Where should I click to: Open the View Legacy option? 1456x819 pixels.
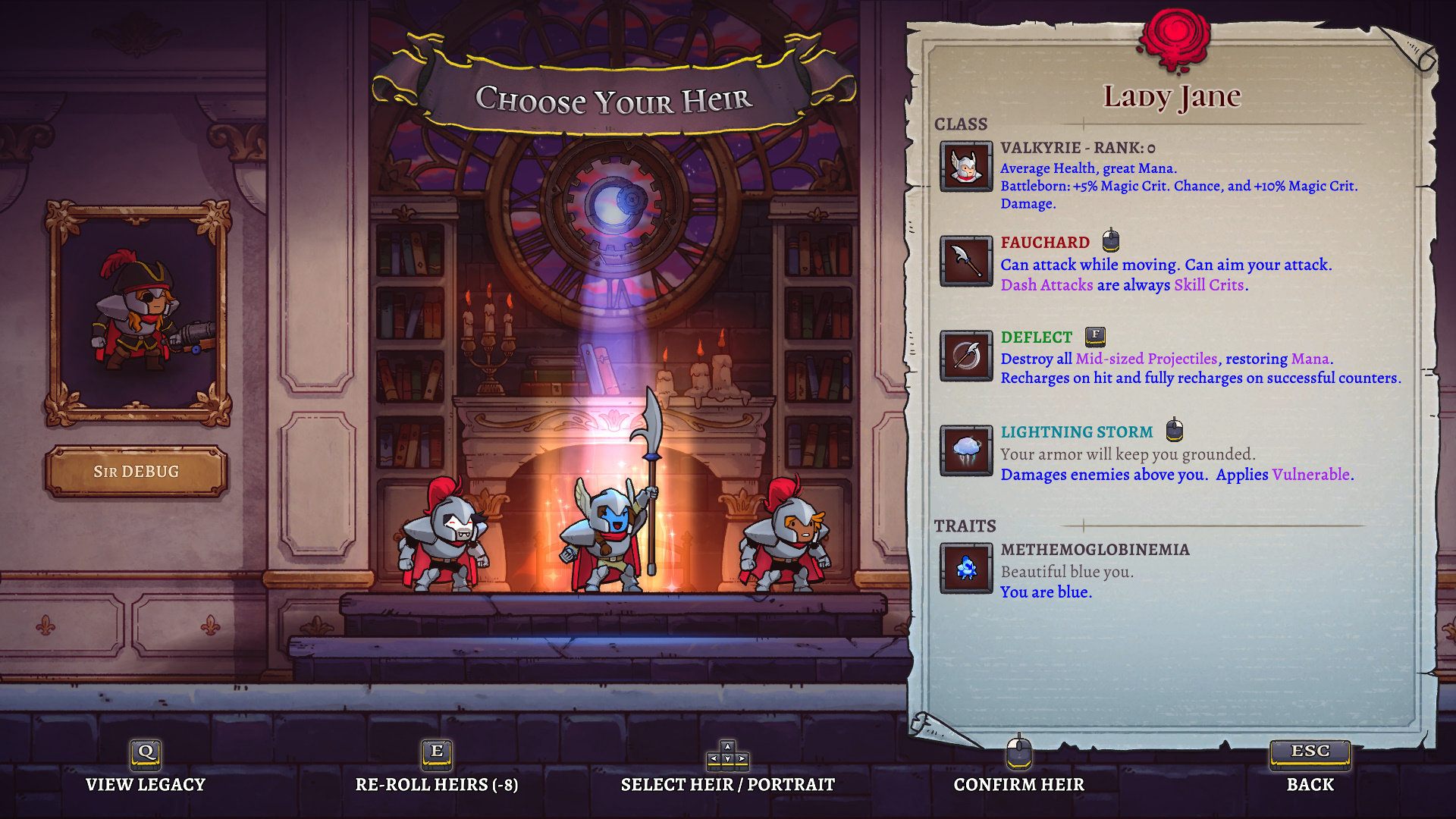pos(145,767)
